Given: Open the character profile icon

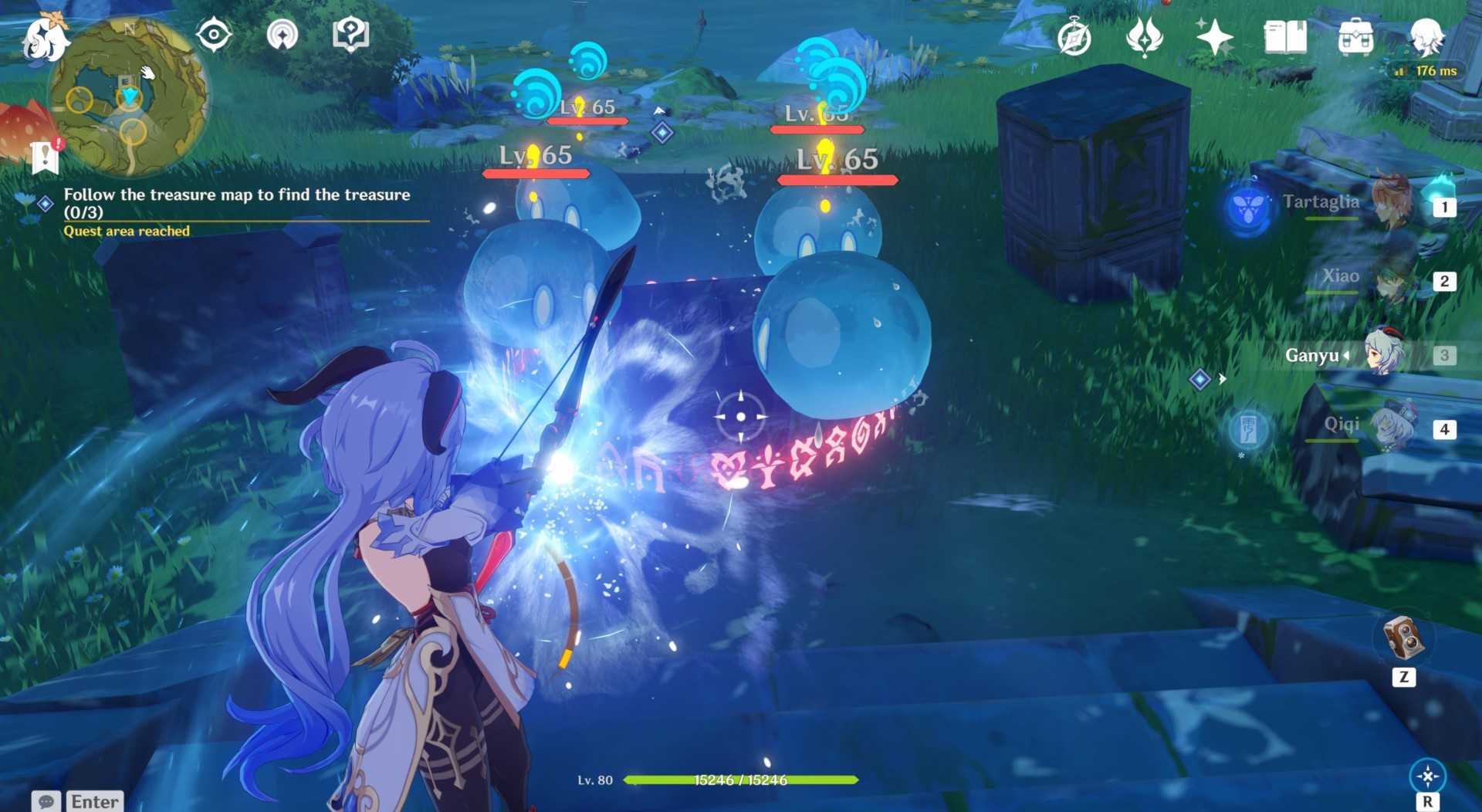Looking at the screenshot, I should pyautogui.click(x=1426, y=37).
